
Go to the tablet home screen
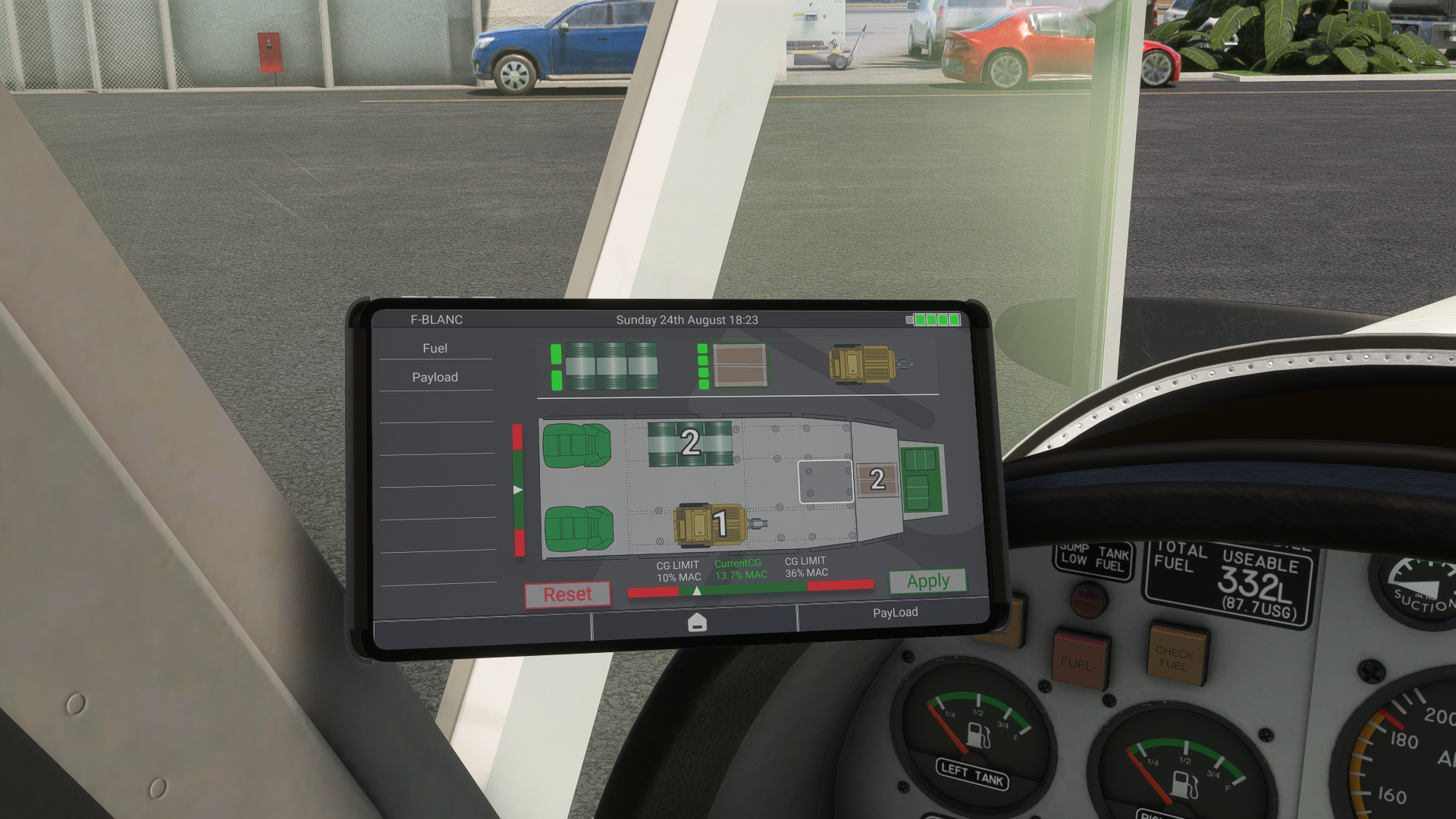[697, 623]
